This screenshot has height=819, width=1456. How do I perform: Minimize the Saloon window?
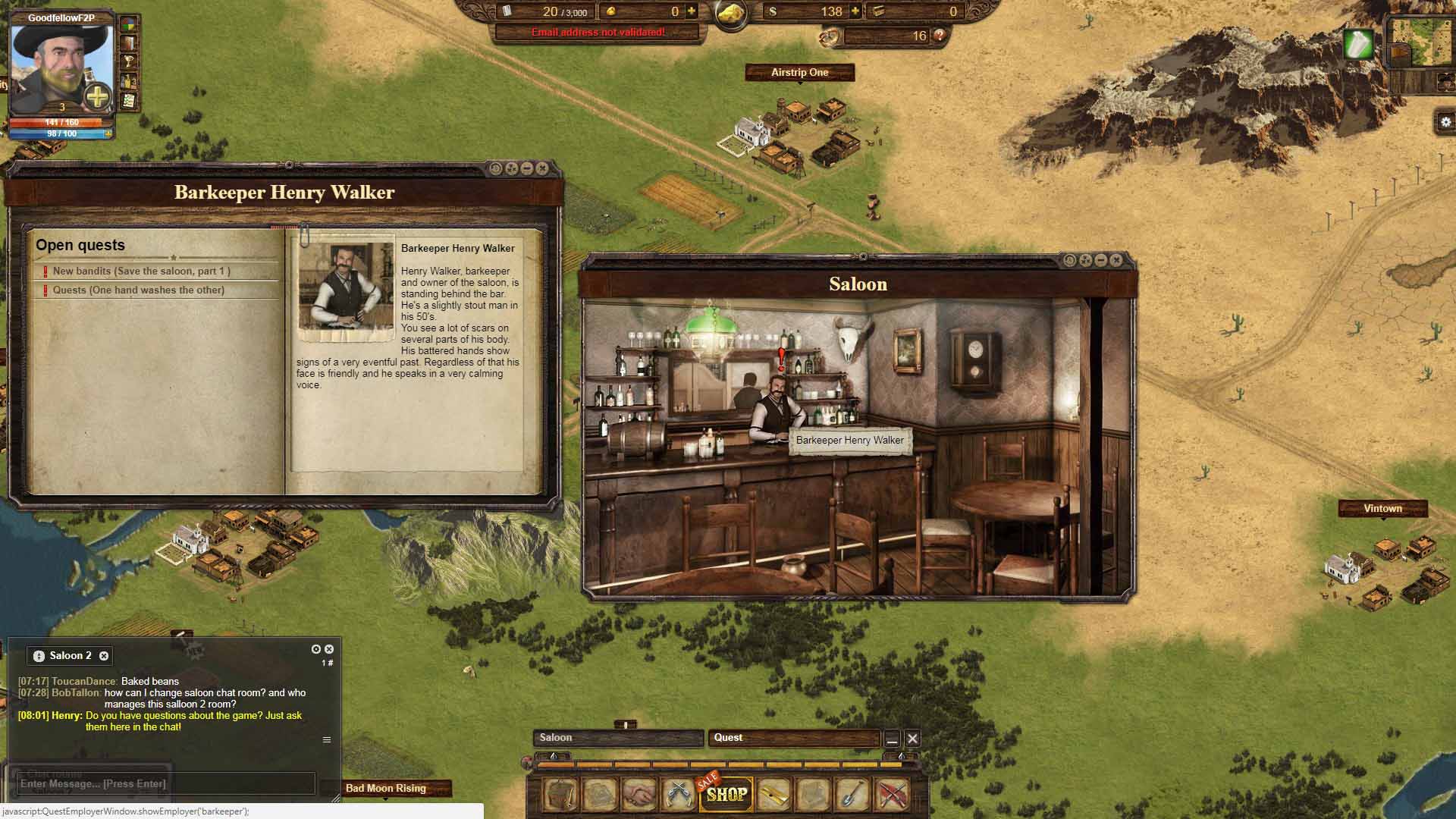1101,260
